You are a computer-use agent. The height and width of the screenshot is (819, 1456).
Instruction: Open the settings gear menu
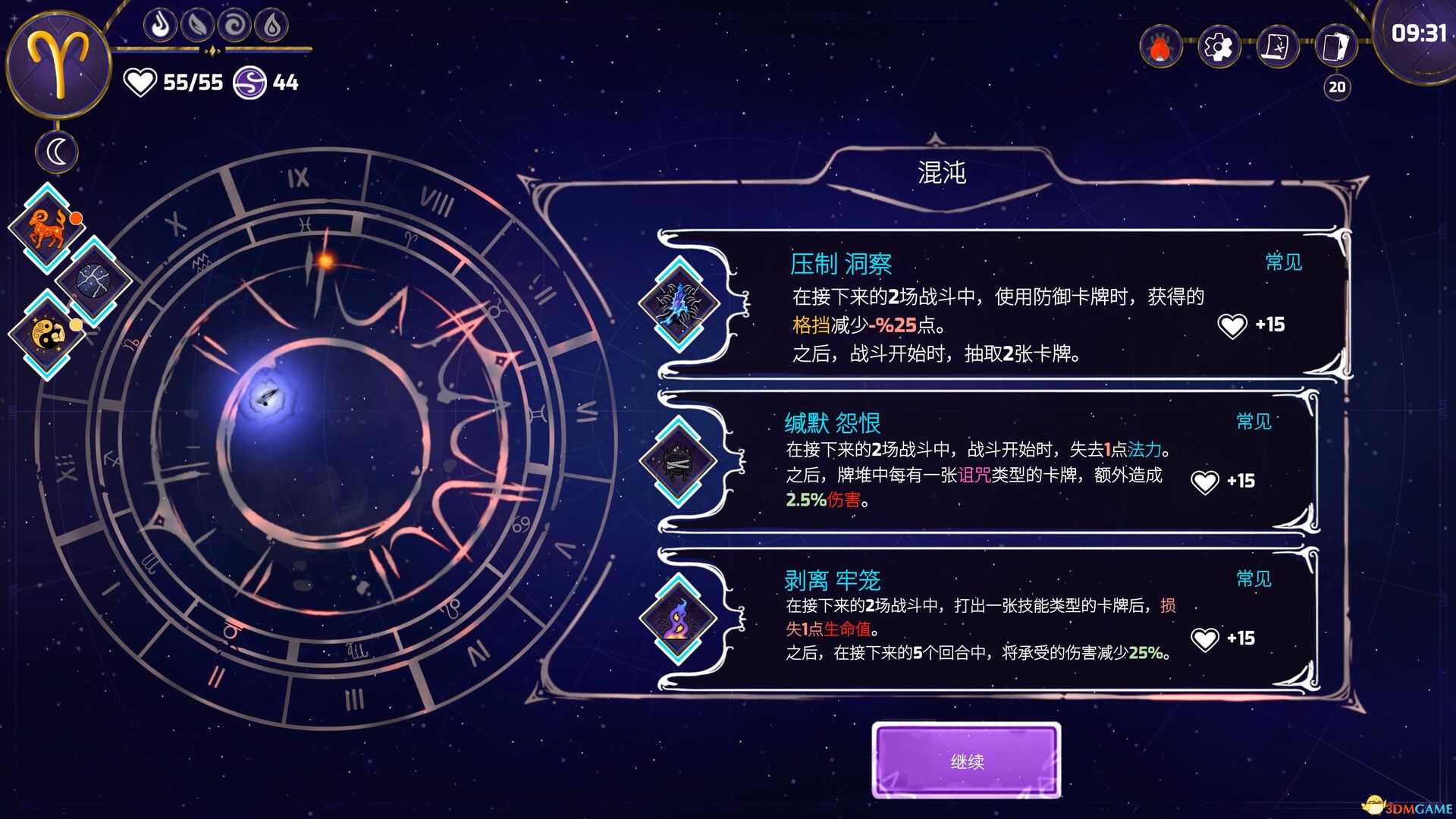tap(1220, 46)
